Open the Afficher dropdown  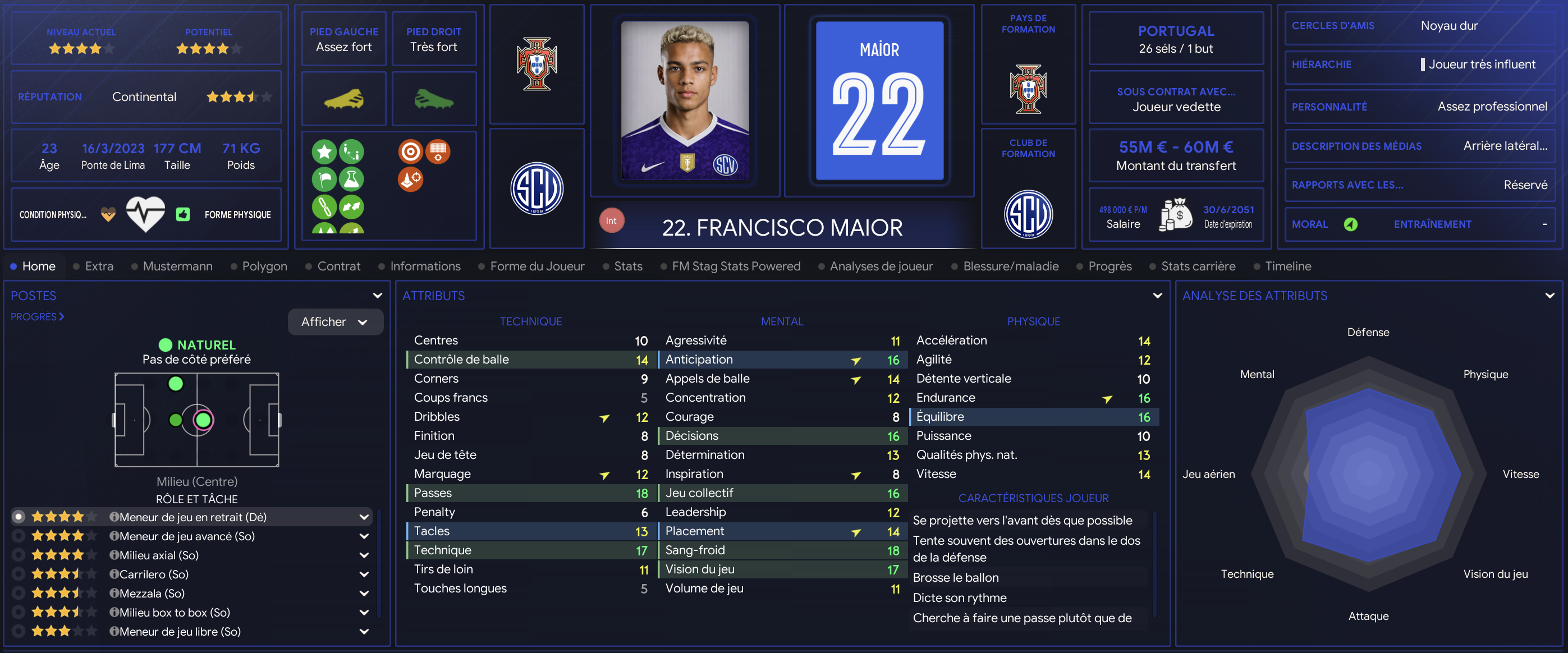pyautogui.click(x=335, y=321)
